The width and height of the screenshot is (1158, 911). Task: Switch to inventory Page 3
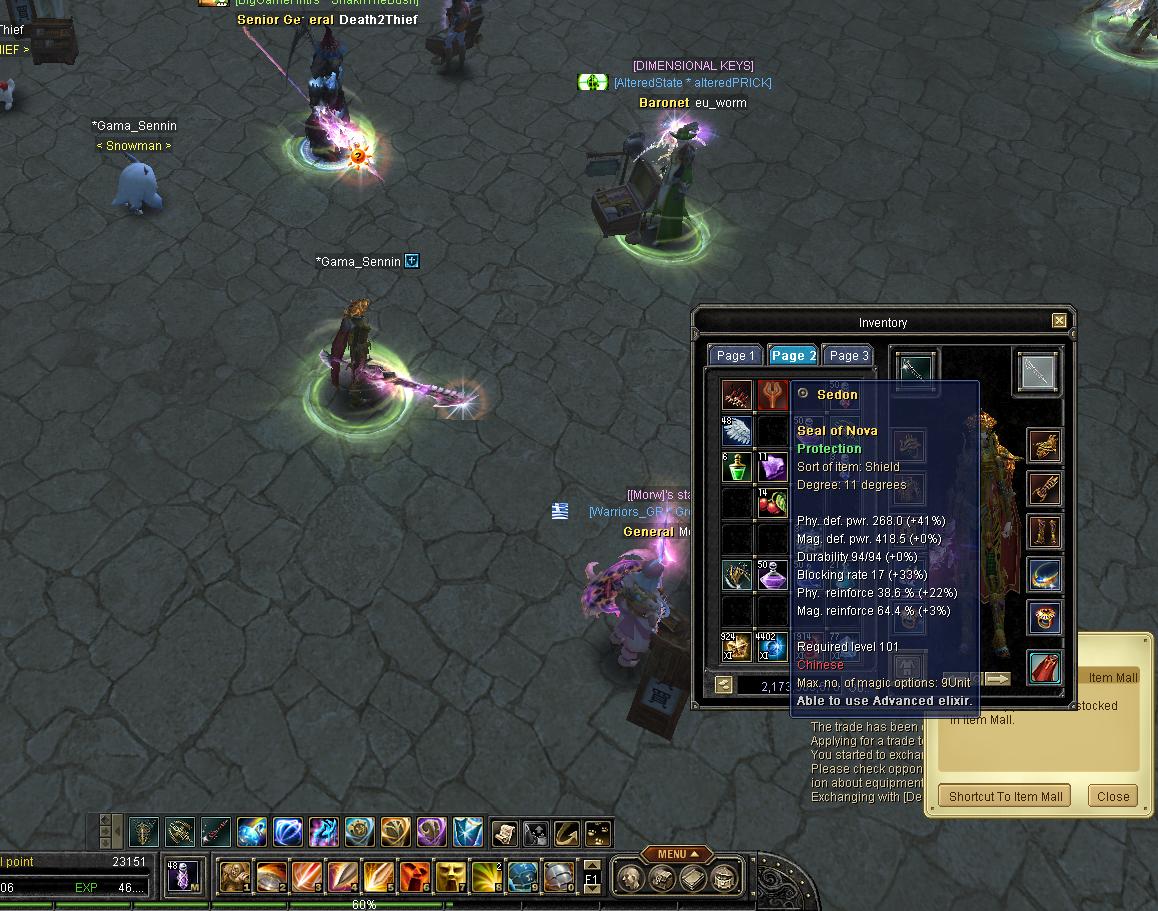(x=848, y=356)
